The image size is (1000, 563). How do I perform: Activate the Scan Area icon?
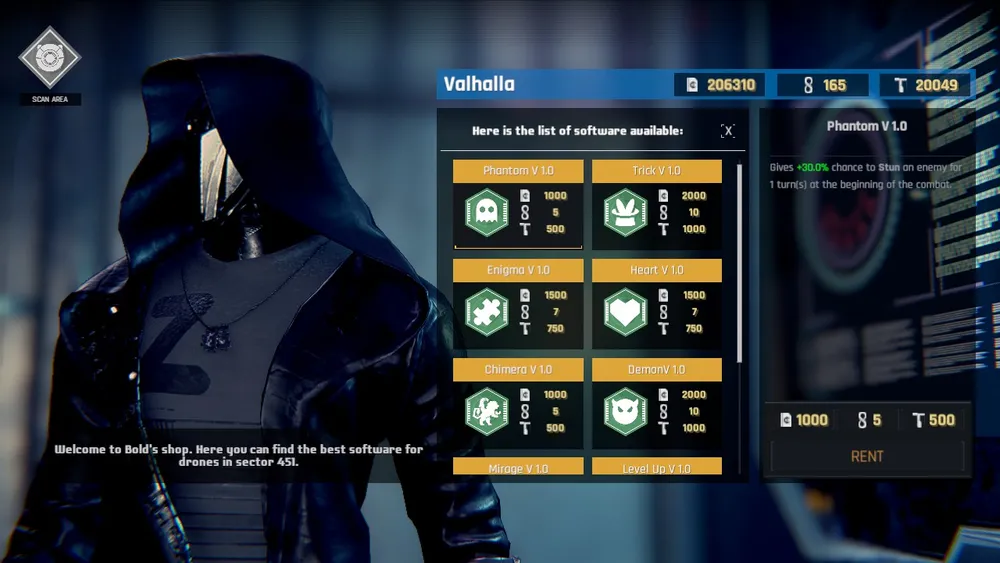[x=49, y=58]
